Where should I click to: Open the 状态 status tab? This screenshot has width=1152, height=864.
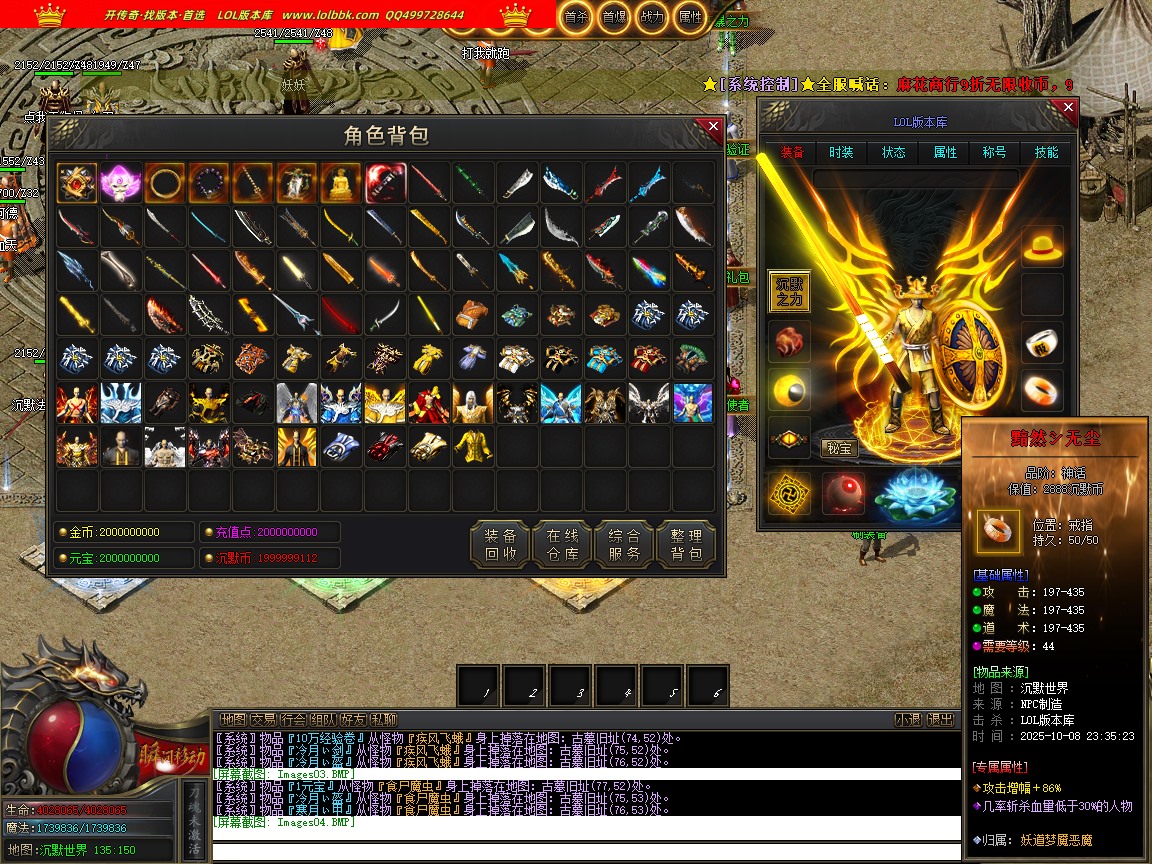click(x=893, y=152)
